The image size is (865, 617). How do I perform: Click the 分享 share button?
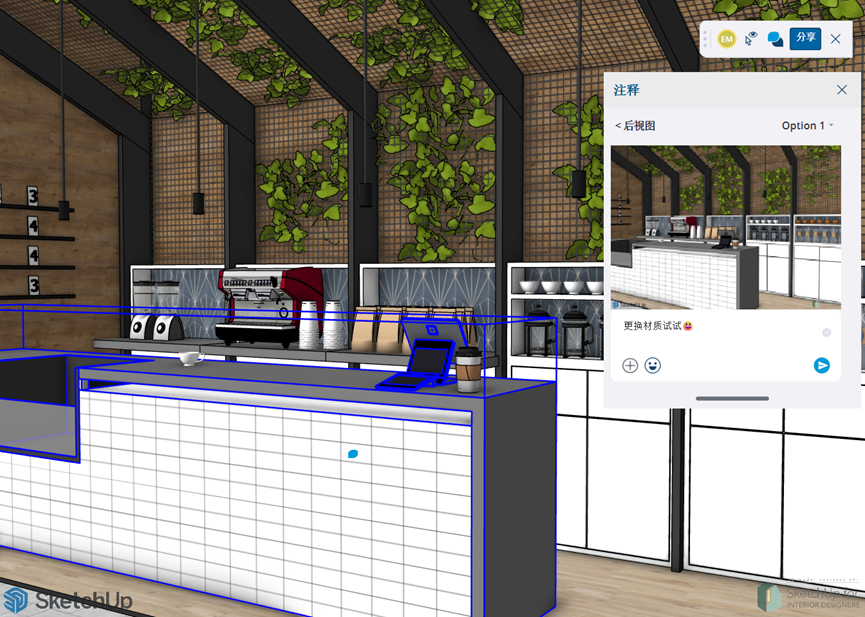(805, 38)
